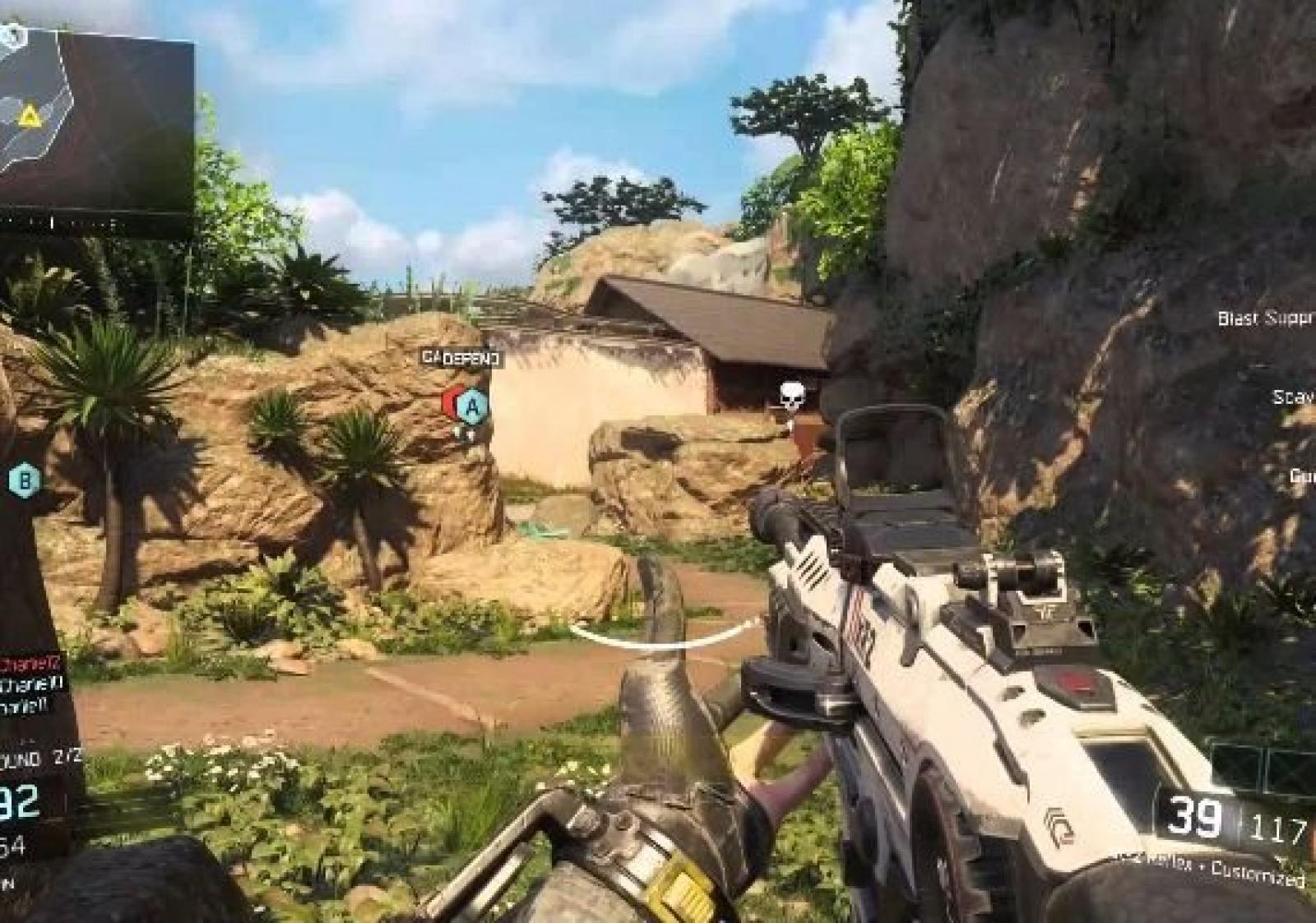Click the yellow triangle on the minimap
The height and width of the screenshot is (923, 1316).
coord(30,115)
